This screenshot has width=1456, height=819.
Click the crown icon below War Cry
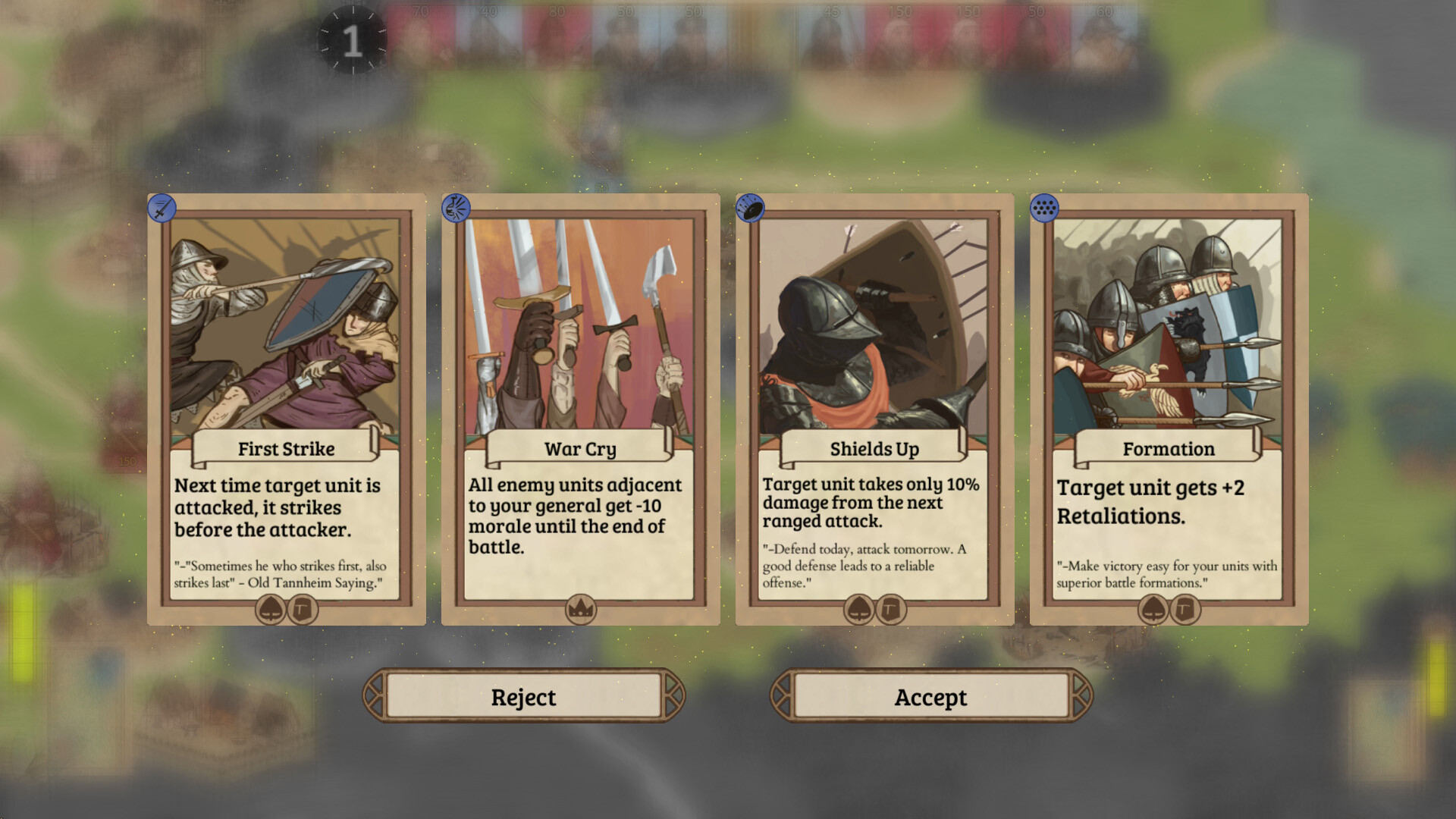click(x=580, y=609)
